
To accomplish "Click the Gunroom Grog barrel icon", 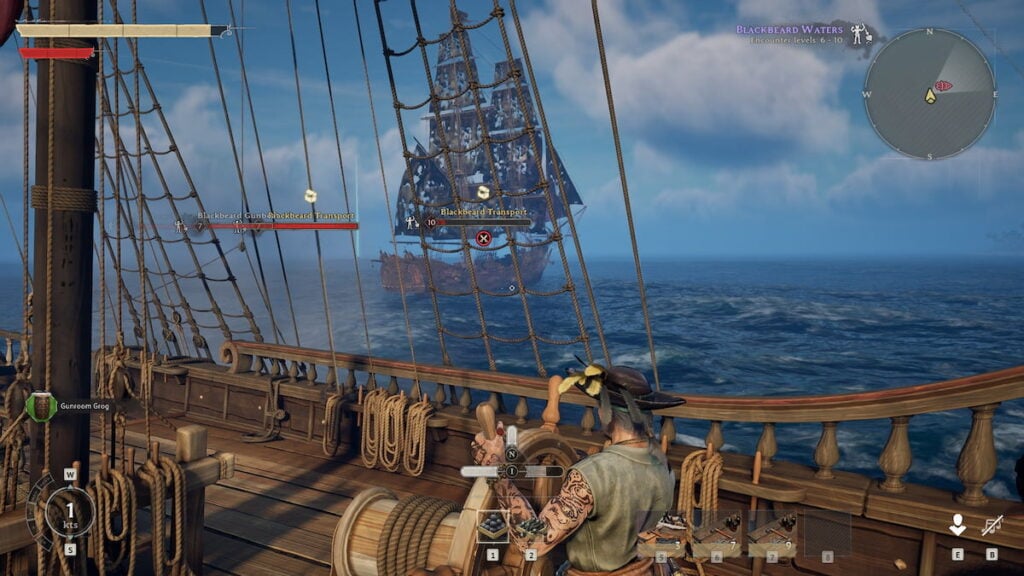I will 41,406.
